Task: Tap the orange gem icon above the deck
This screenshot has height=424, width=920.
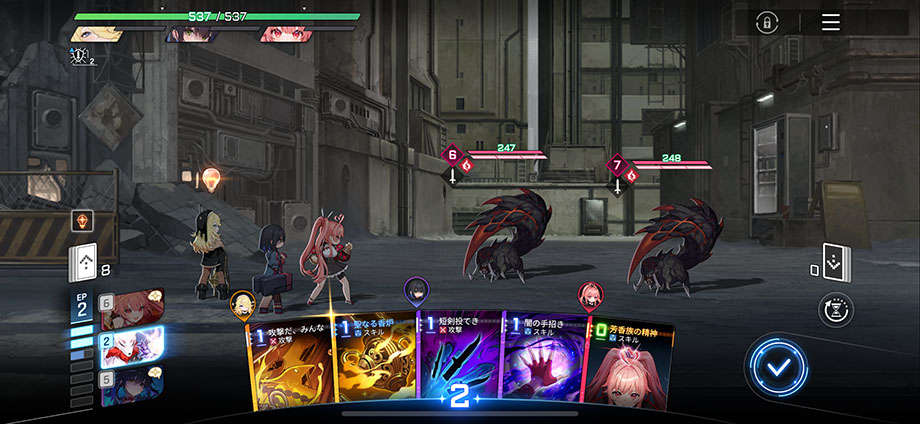Action: tap(83, 222)
